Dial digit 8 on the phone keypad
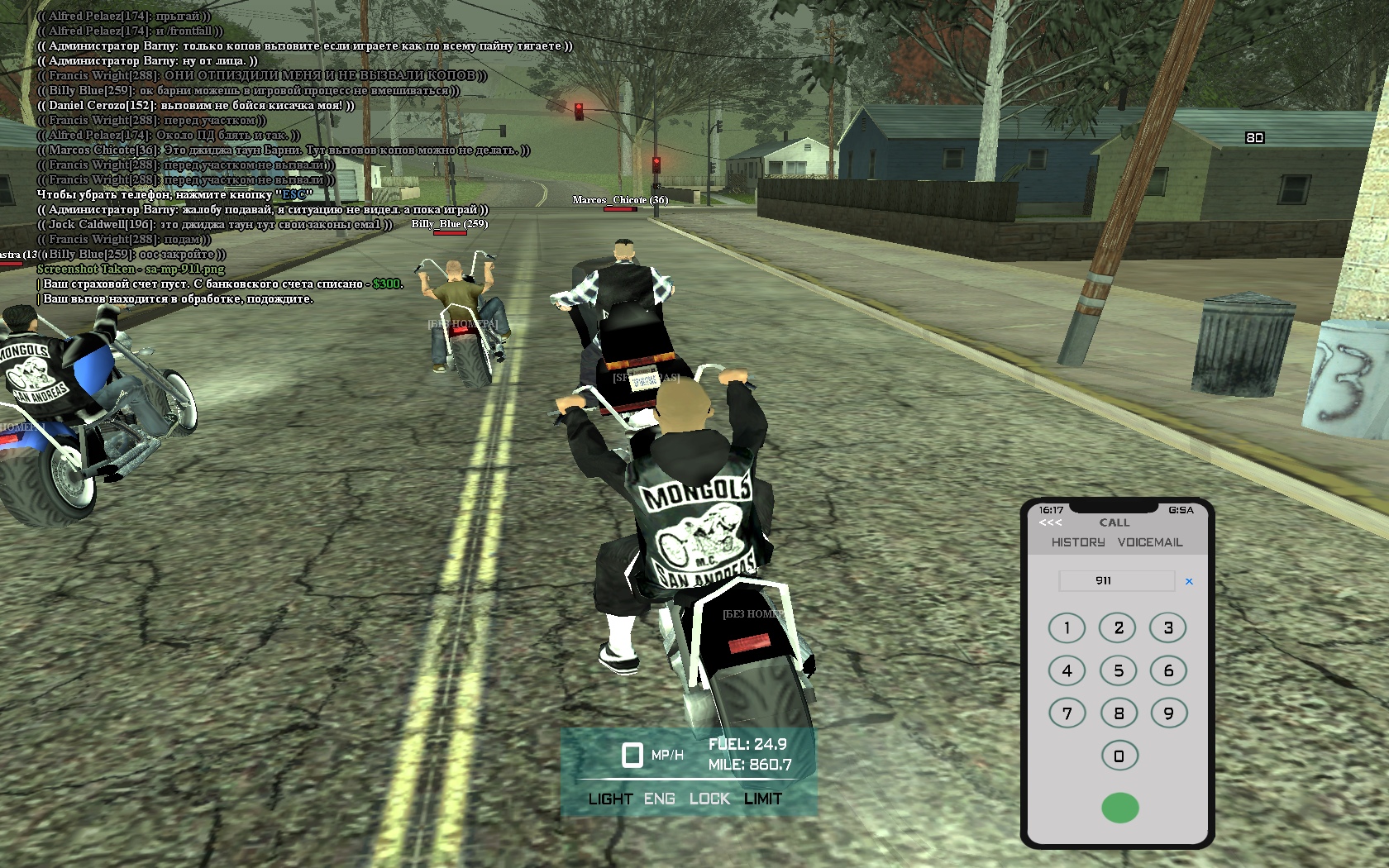Viewport: 1389px width, 868px height. (x=1118, y=713)
